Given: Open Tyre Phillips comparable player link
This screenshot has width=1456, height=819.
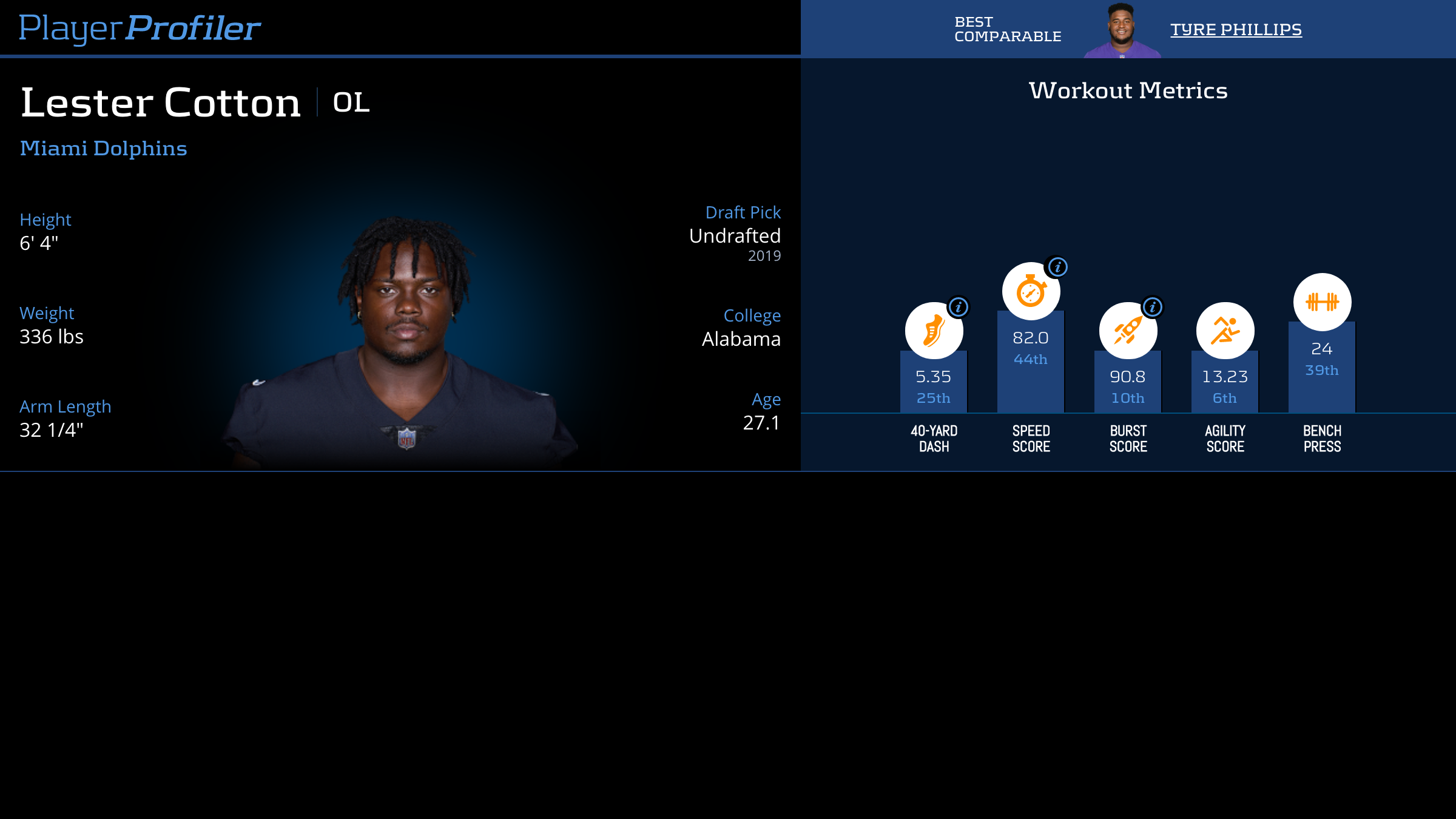Looking at the screenshot, I should click(1236, 29).
